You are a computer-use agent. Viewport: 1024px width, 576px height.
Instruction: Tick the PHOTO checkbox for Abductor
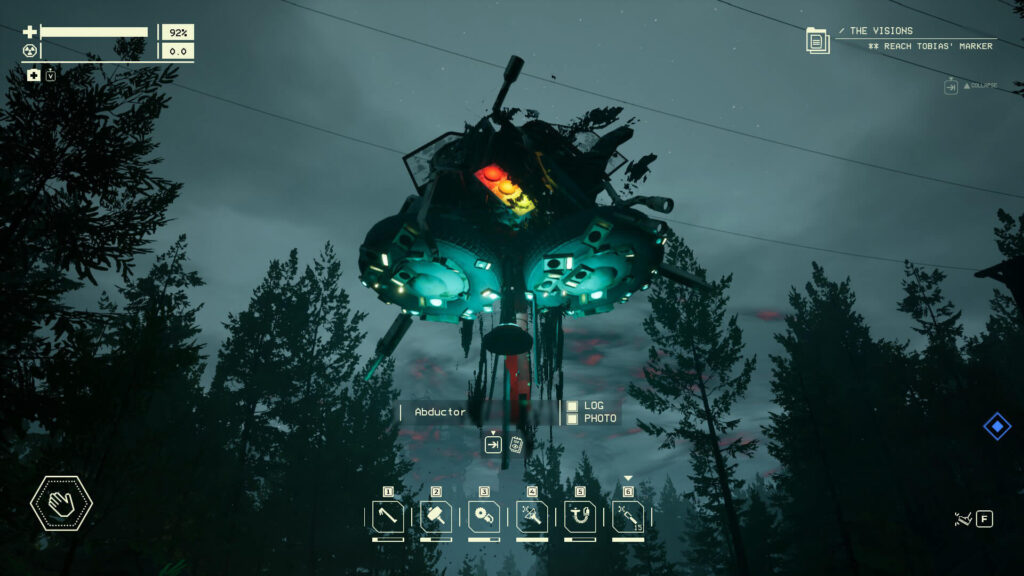click(572, 419)
